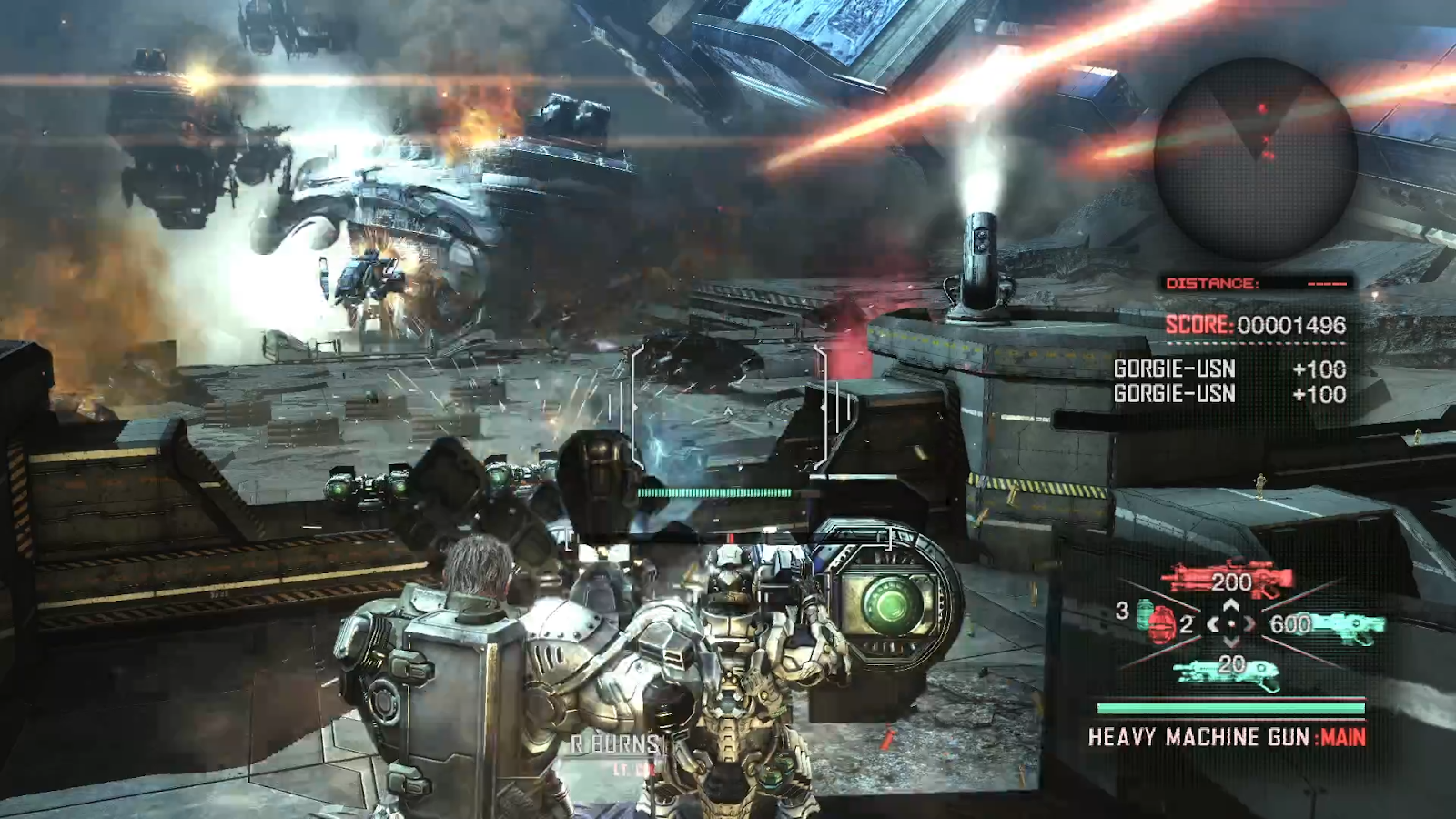Select the red hand grenade icon
Viewport: 1456px width, 819px height.
1163,625
